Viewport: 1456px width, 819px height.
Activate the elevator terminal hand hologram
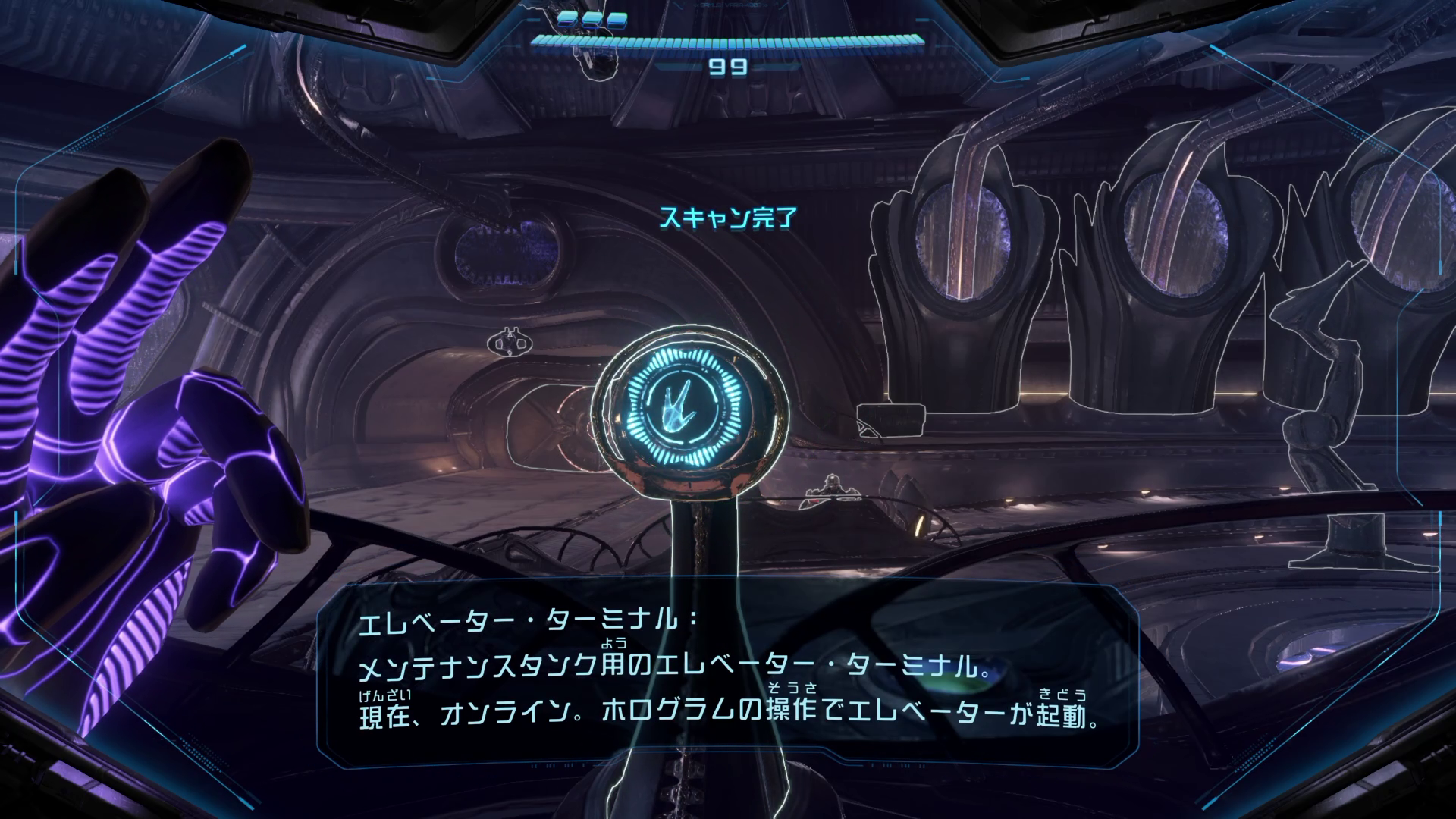pos(674,416)
